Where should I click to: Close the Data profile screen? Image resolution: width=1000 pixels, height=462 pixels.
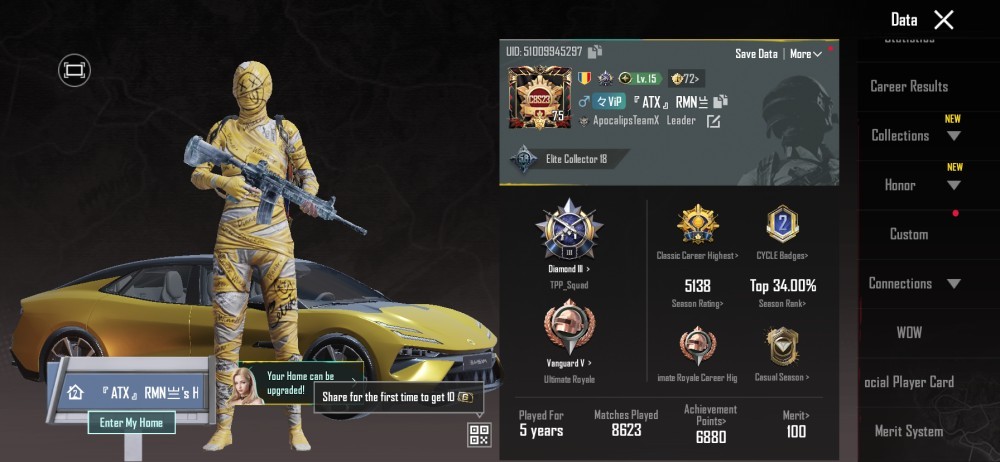click(943, 19)
